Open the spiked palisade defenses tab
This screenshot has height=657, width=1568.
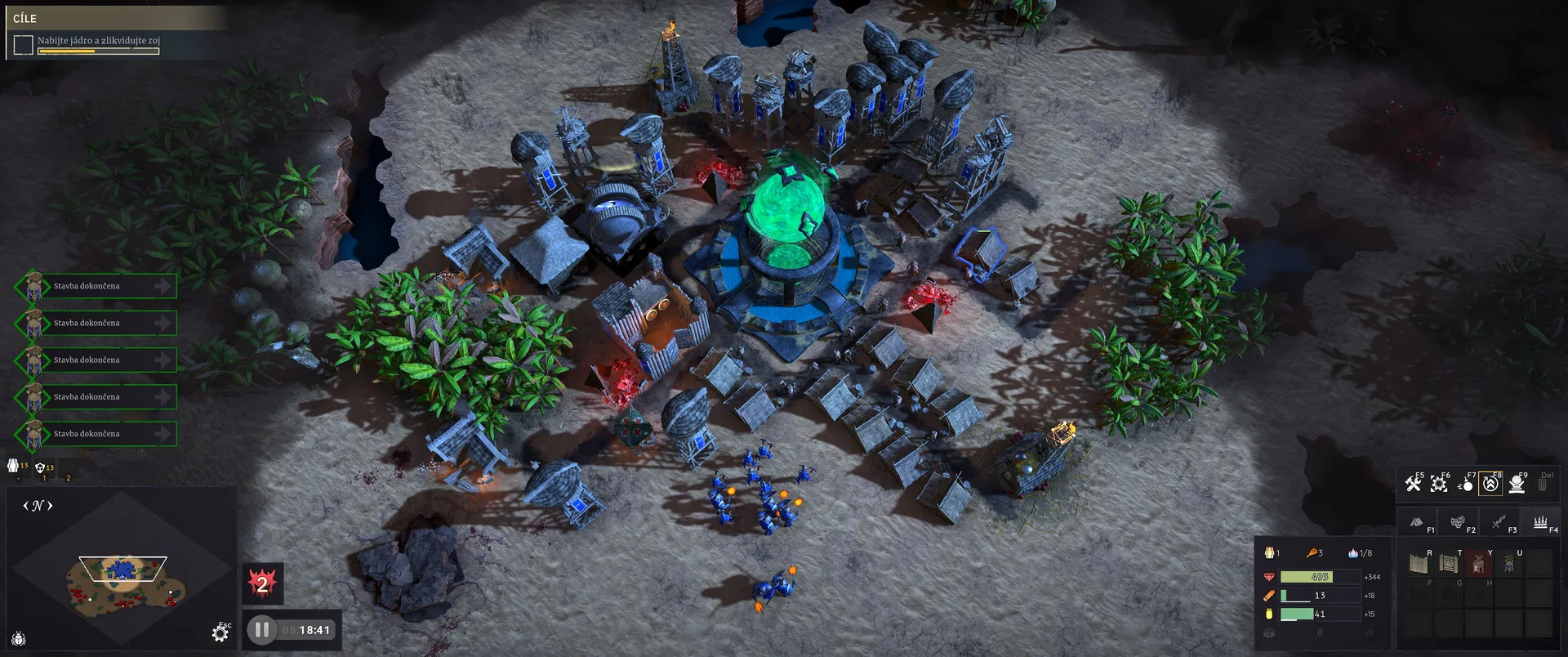click(1540, 522)
